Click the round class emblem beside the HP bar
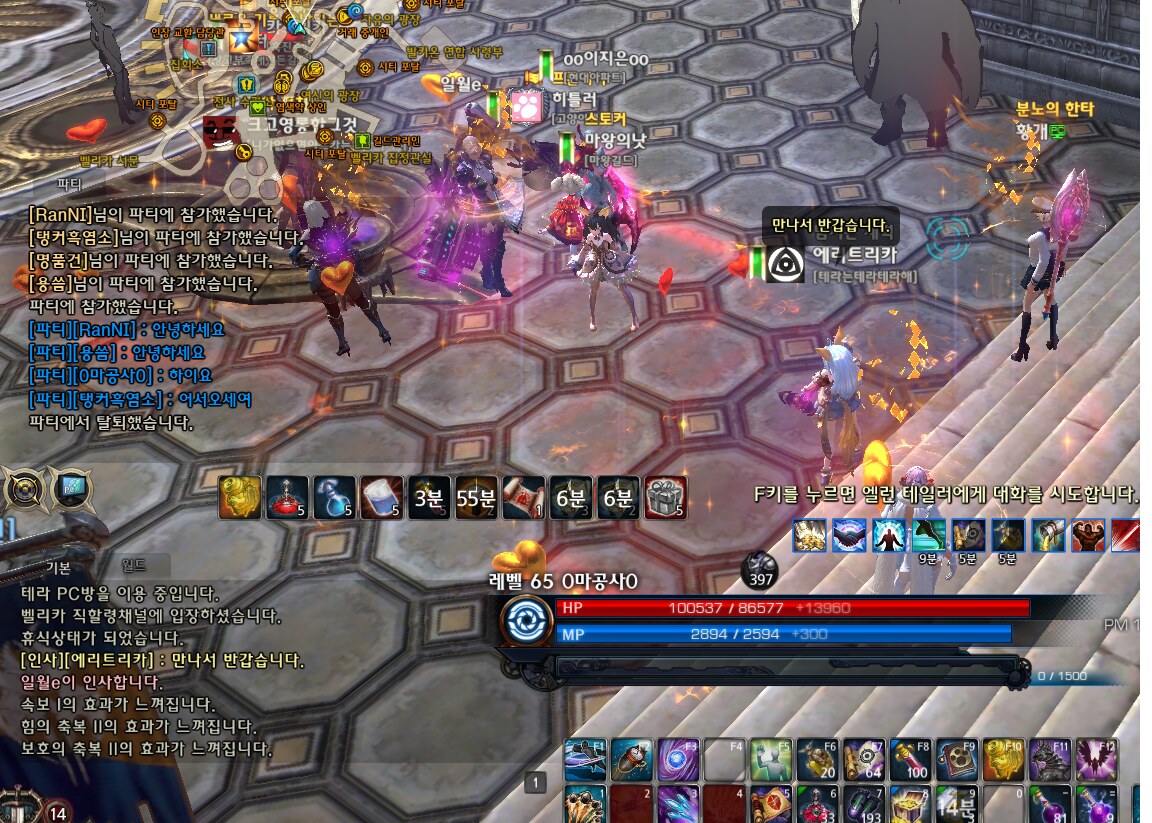Image resolution: width=1152 pixels, height=823 pixels. 526,620
